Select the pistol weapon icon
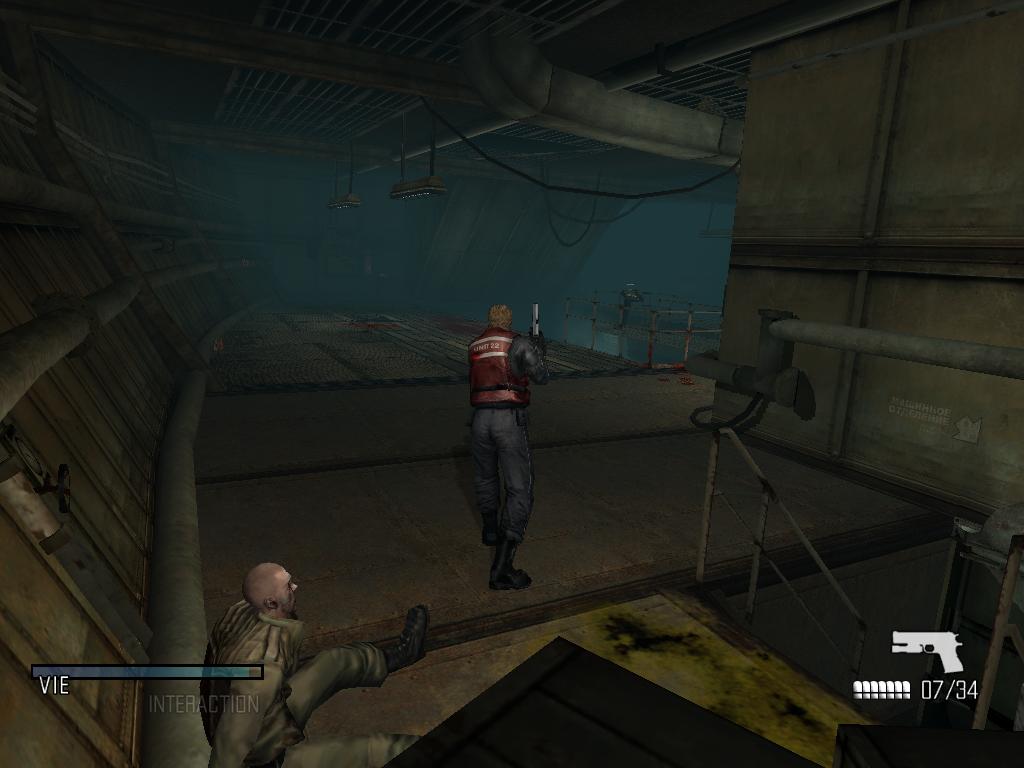 (x=926, y=649)
